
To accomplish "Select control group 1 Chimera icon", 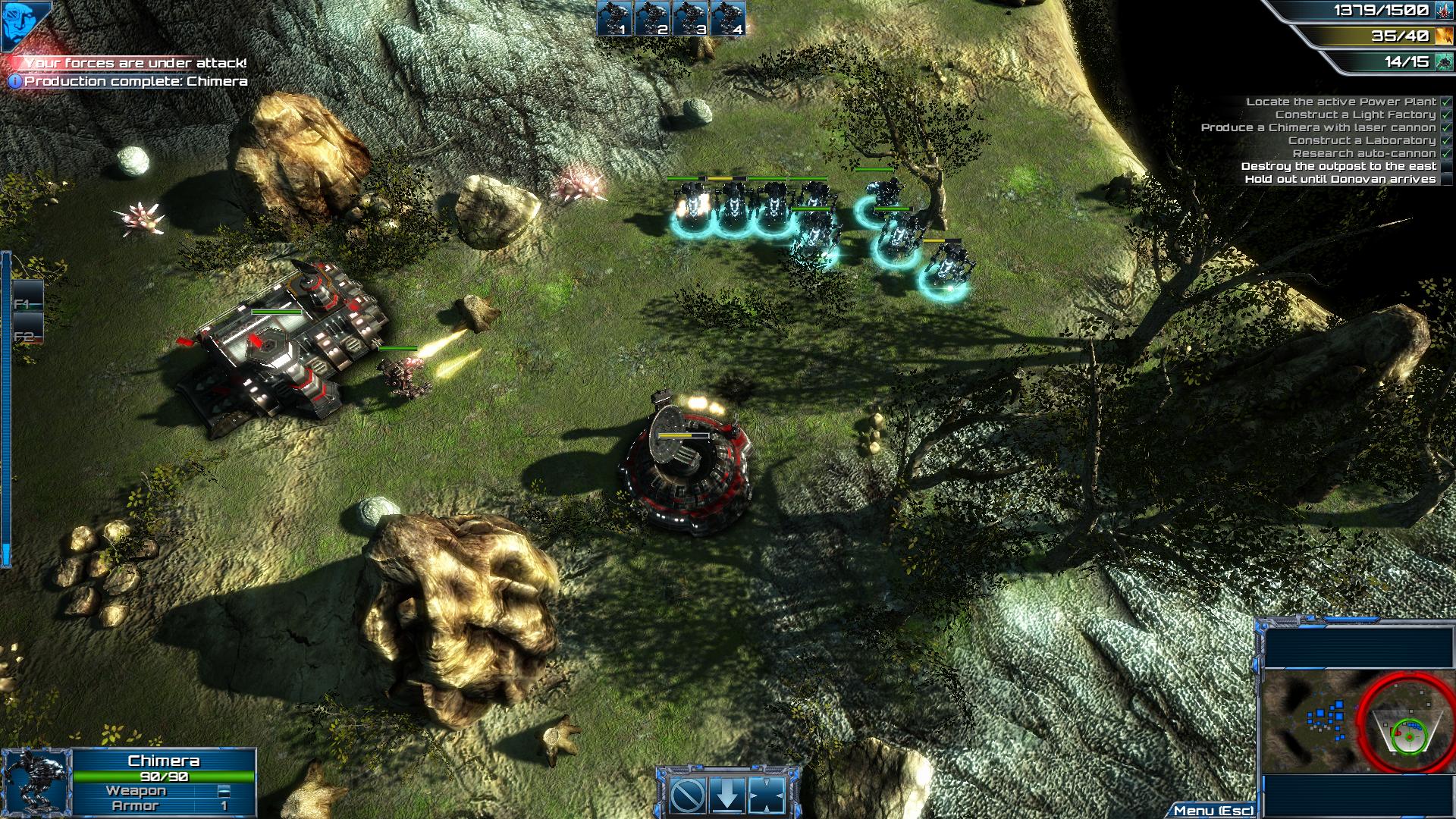I will tap(614, 18).
